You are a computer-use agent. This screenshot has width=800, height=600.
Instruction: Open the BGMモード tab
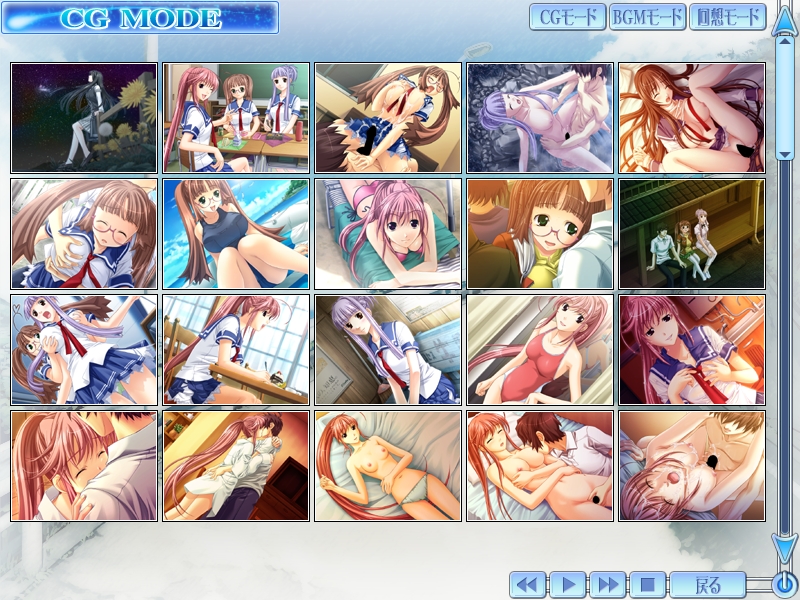click(646, 17)
